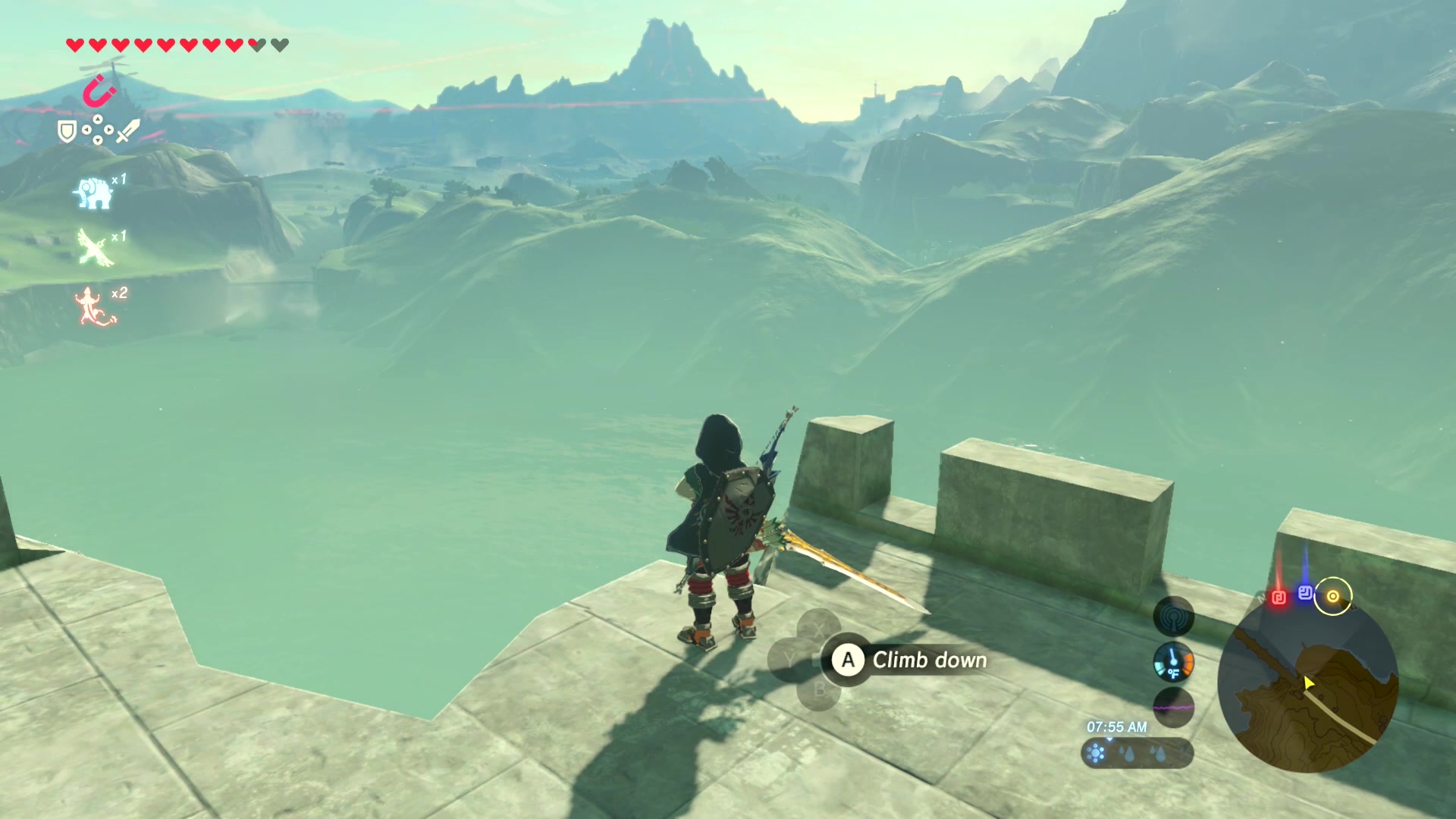Activate the red lizard champion ability
Image resolution: width=1456 pixels, height=819 pixels.
[x=93, y=306]
